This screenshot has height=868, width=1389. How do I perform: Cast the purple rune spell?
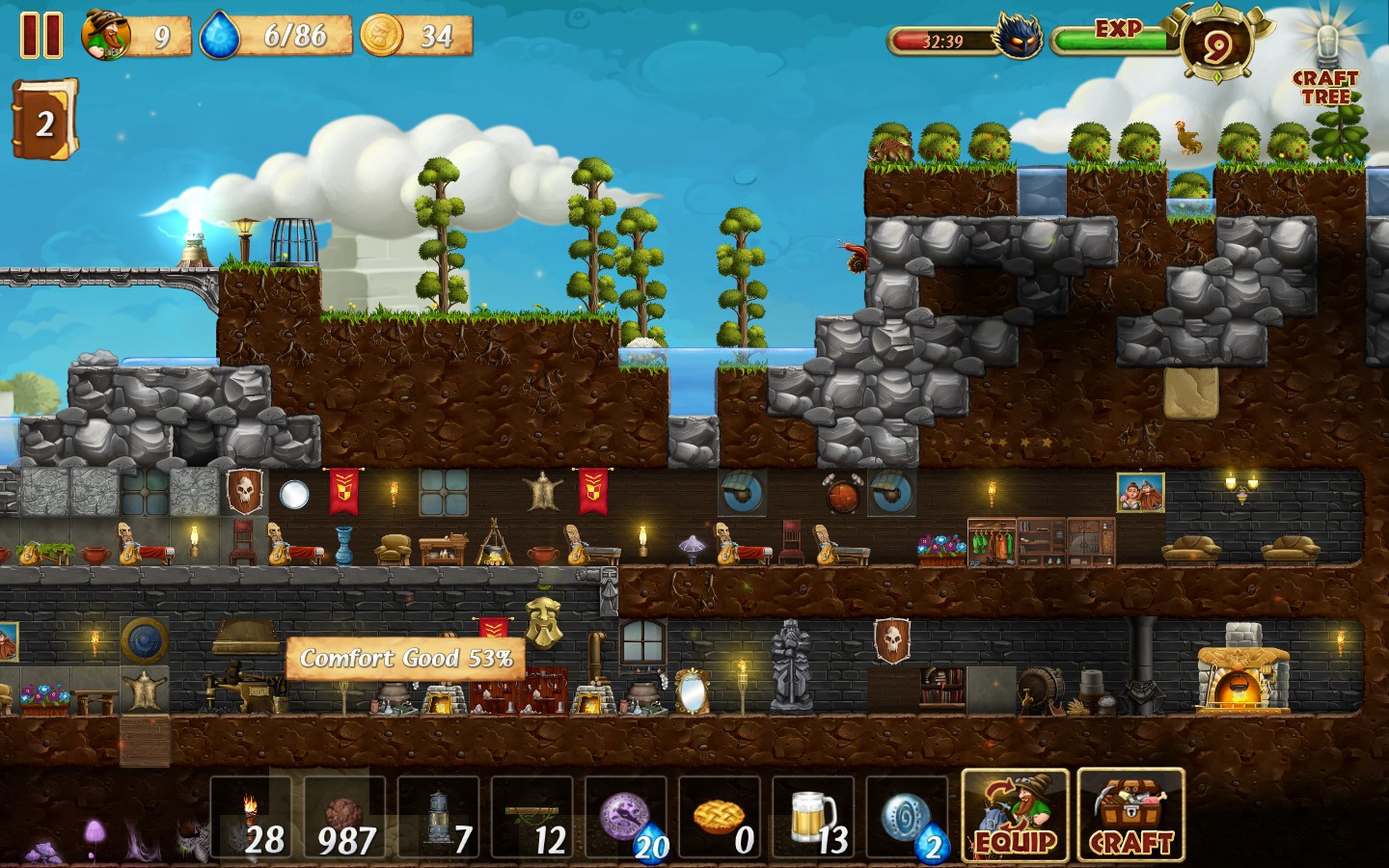tap(627, 818)
